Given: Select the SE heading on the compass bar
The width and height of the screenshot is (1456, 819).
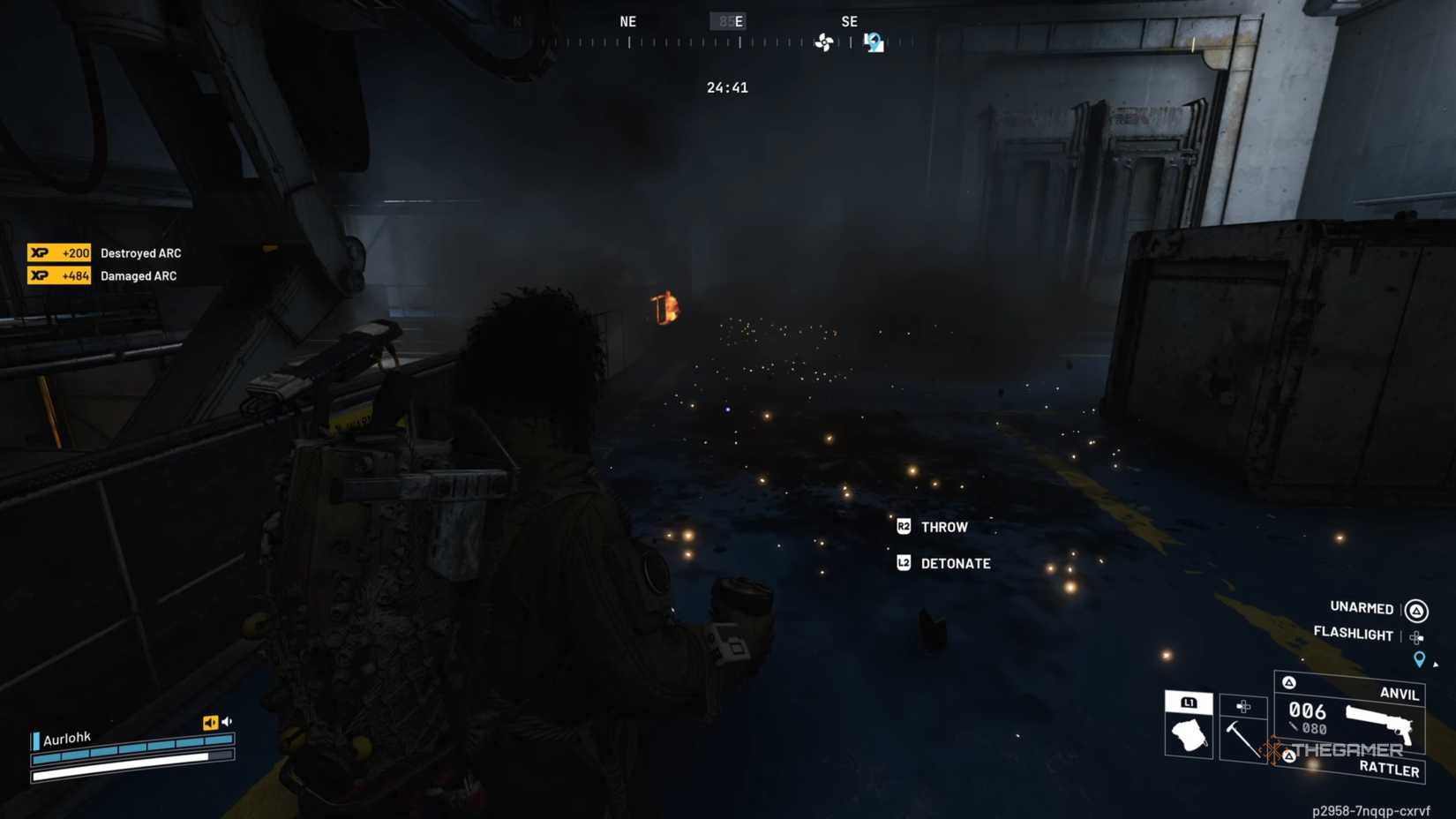Looking at the screenshot, I should click(x=850, y=21).
